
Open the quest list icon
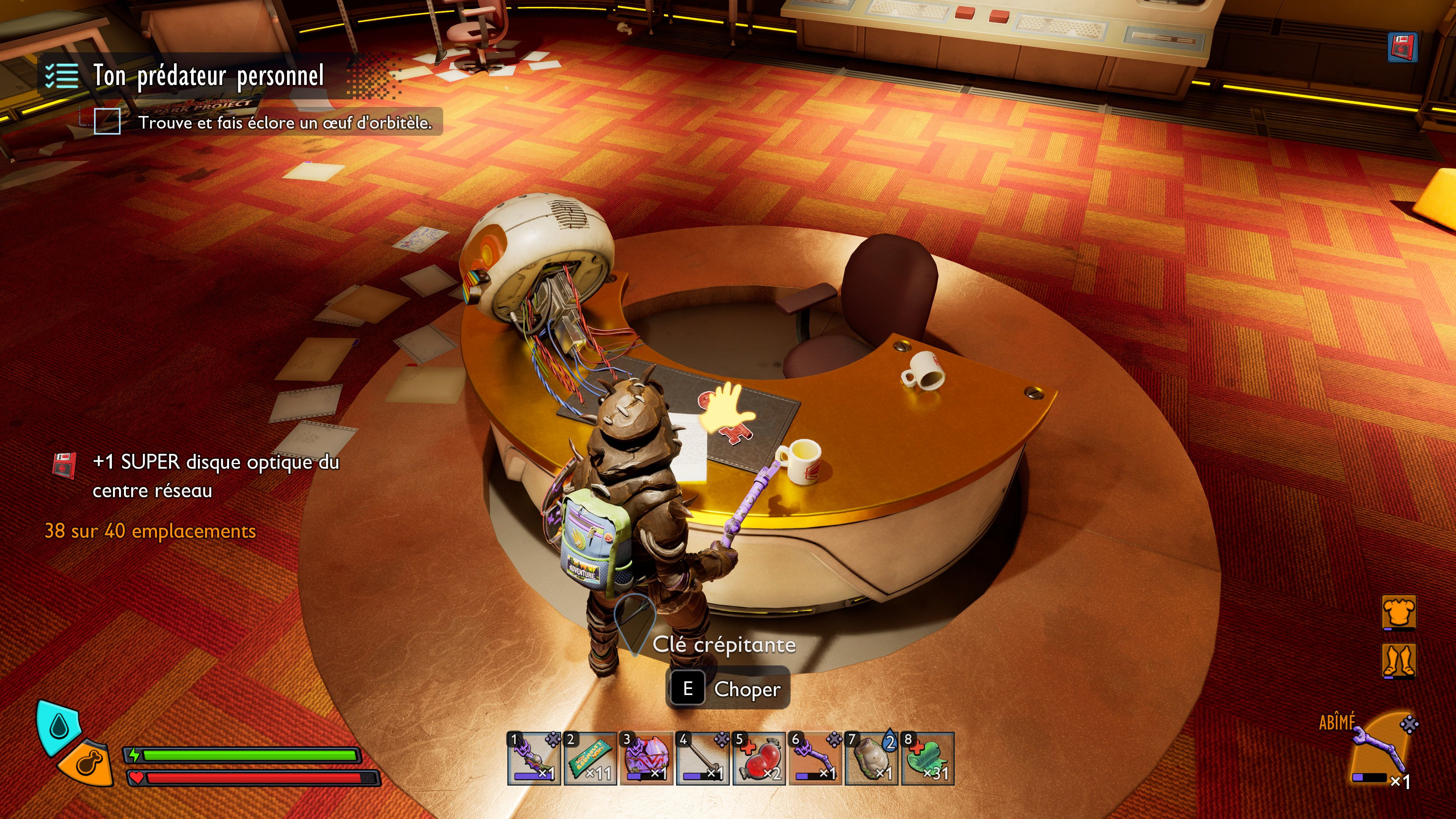61,76
